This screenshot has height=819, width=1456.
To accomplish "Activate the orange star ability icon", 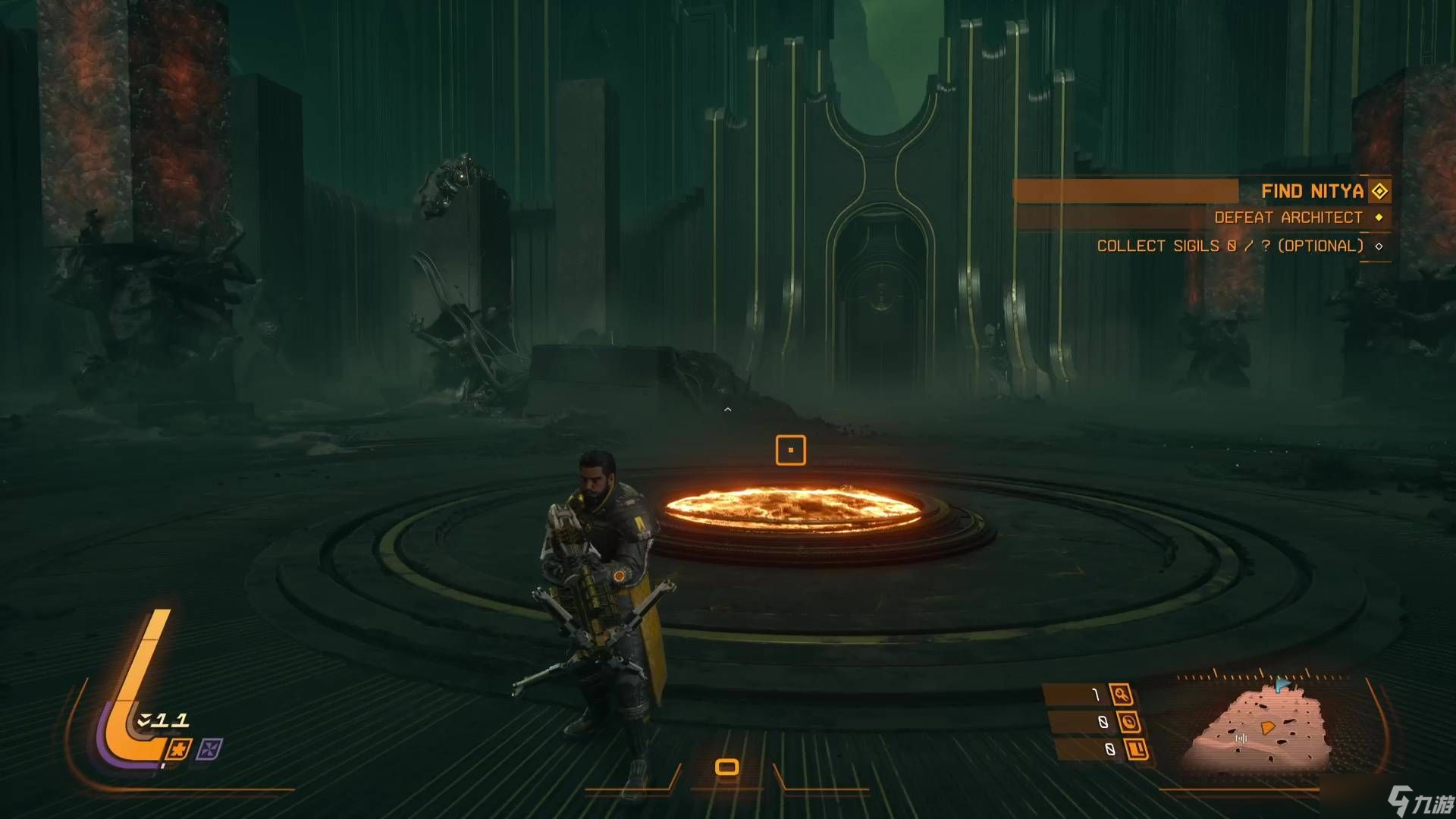I will [179, 749].
